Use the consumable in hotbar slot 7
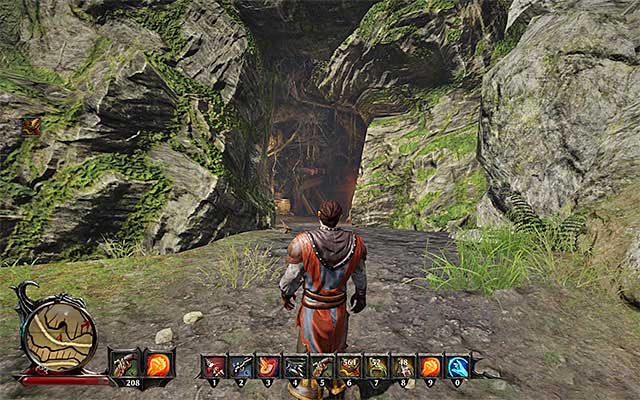This screenshot has height=400, width=640. (376, 366)
